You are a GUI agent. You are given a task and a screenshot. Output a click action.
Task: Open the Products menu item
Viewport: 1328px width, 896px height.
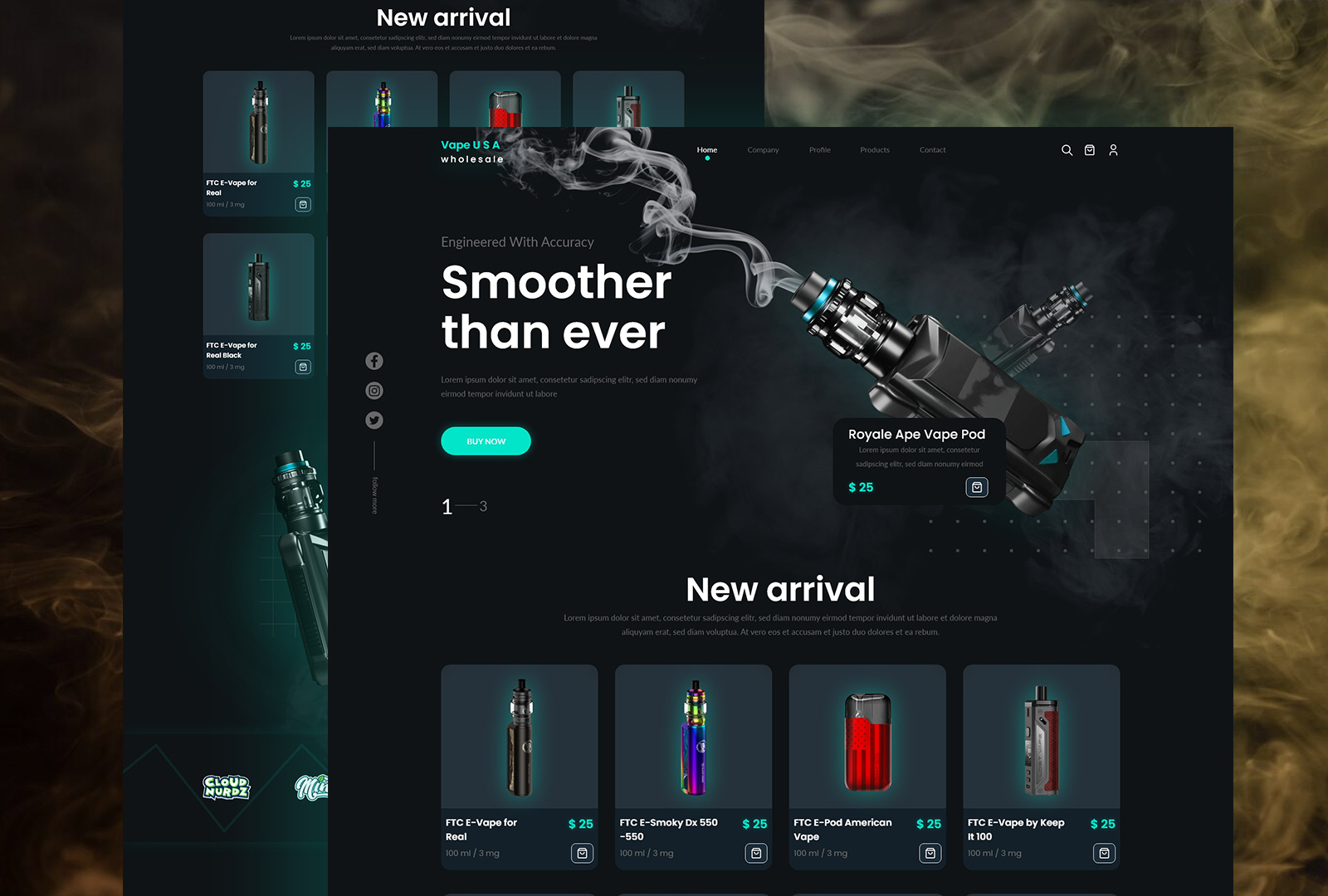pos(875,150)
